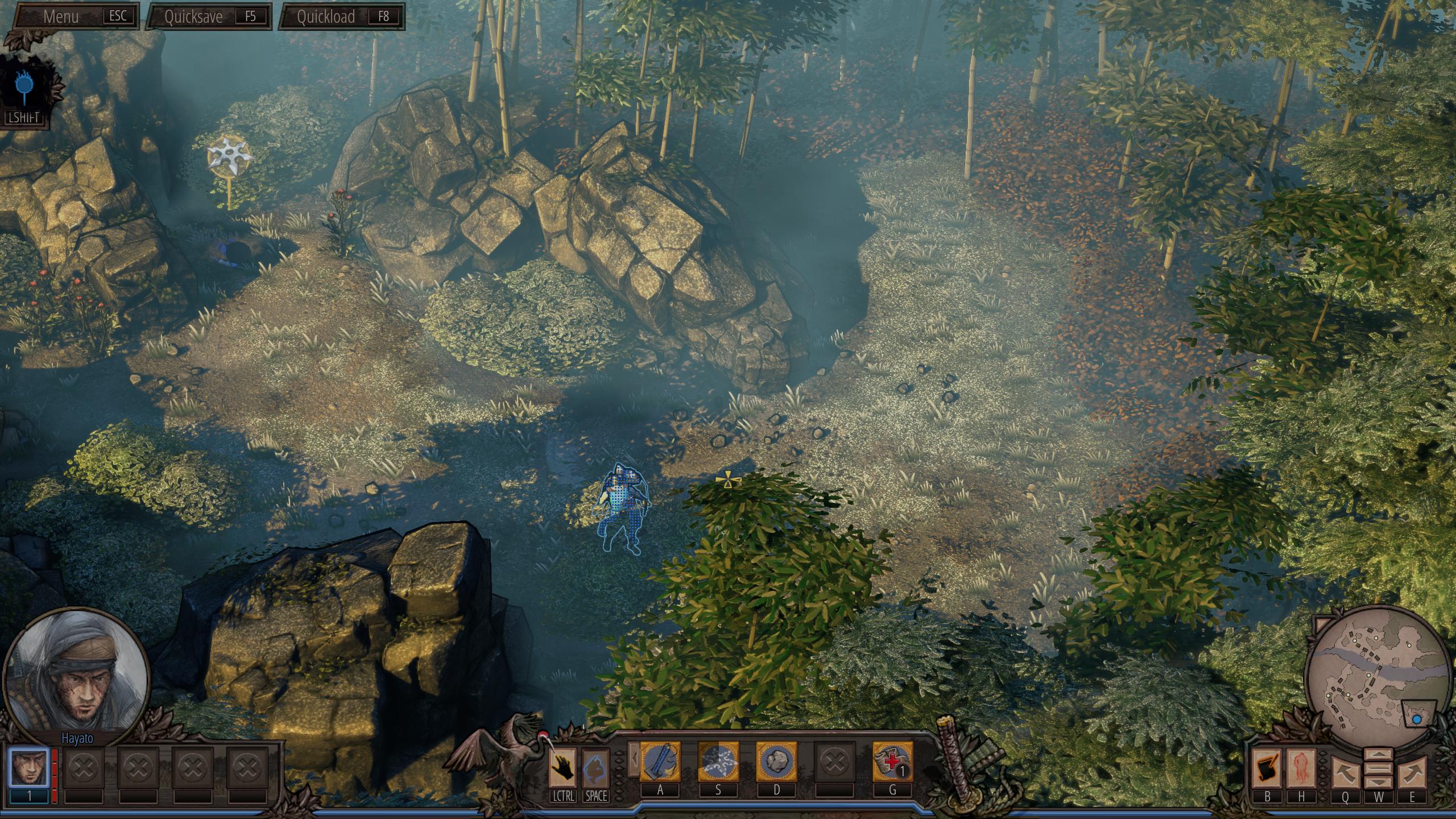The image size is (1456, 819).
Task: Open the mission scroll log
Action: pyautogui.click(x=1267, y=767)
